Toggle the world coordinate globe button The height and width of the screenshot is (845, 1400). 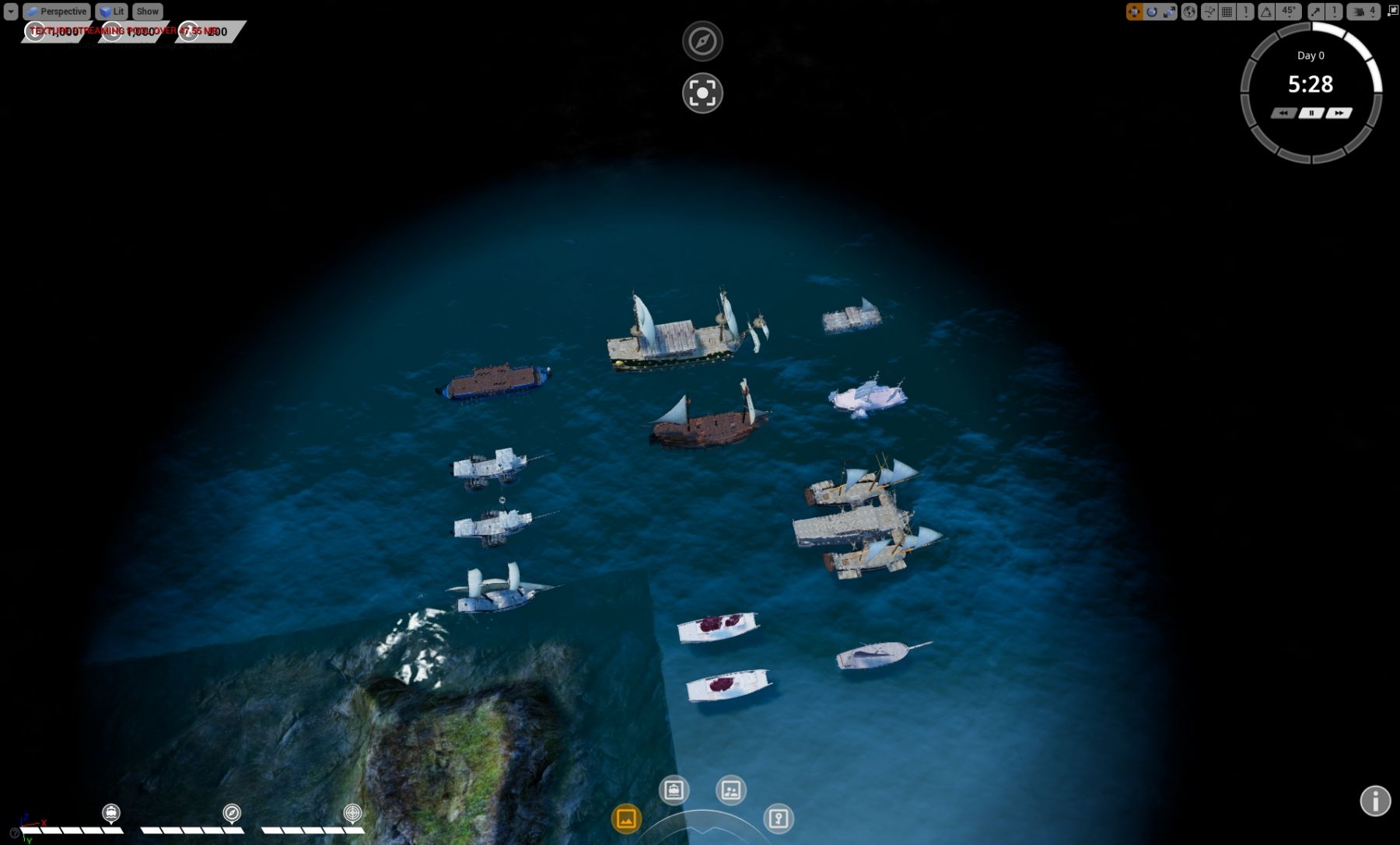point(1189,12)
